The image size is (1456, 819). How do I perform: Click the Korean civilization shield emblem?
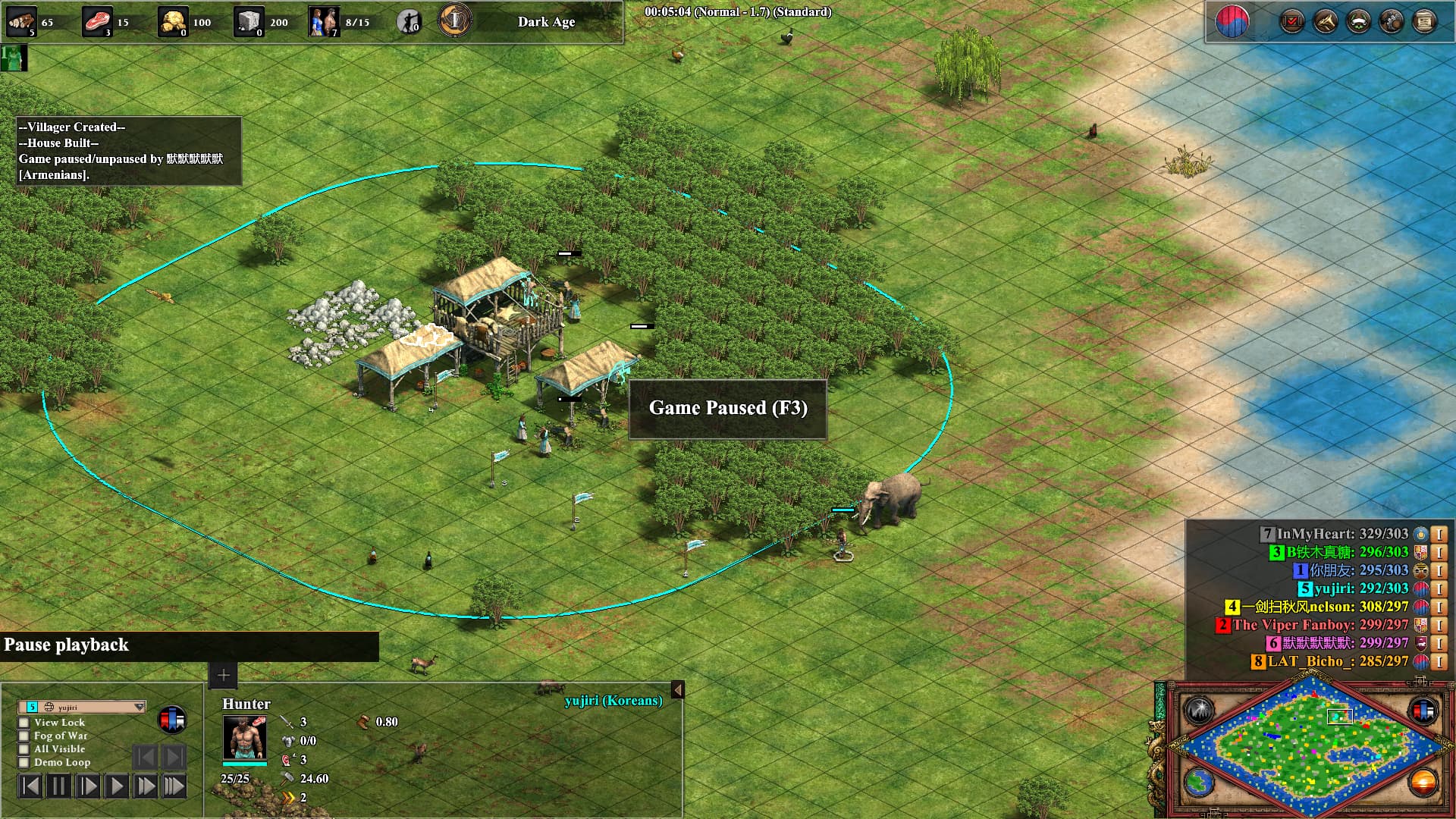click(1232, 21)
